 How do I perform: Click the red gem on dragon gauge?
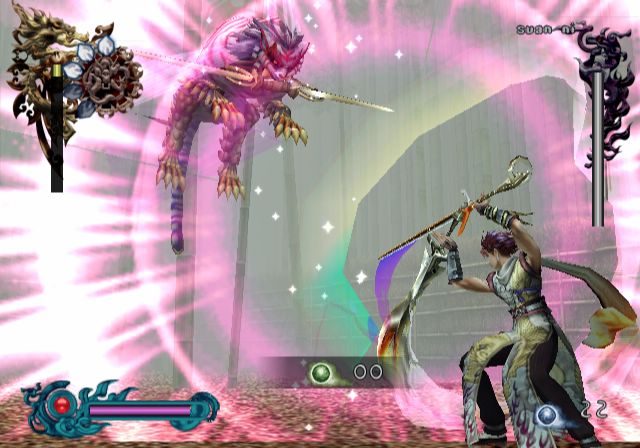tap(63, 407)
